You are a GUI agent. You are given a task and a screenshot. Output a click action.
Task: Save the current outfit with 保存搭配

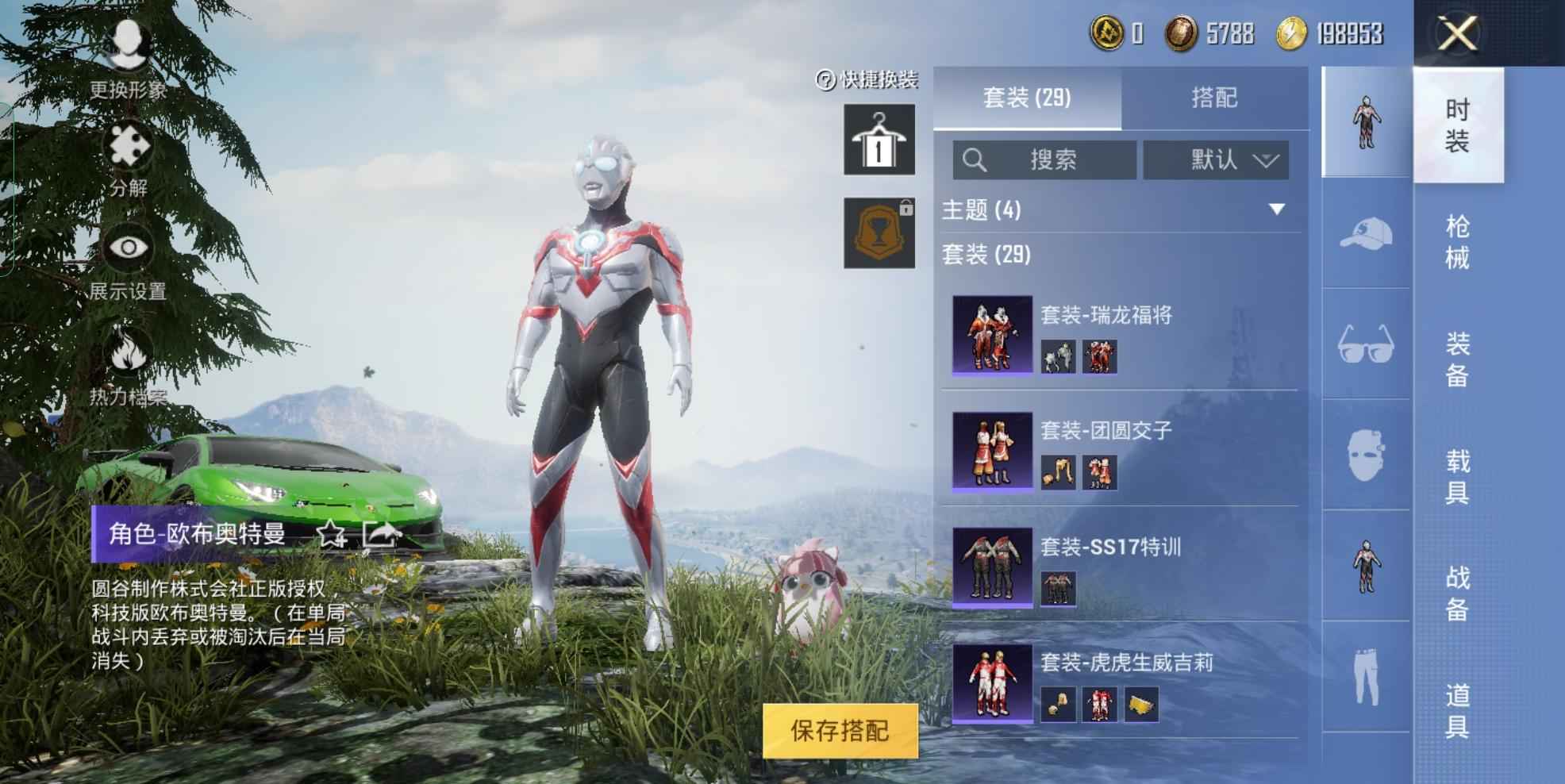(840, 730)
